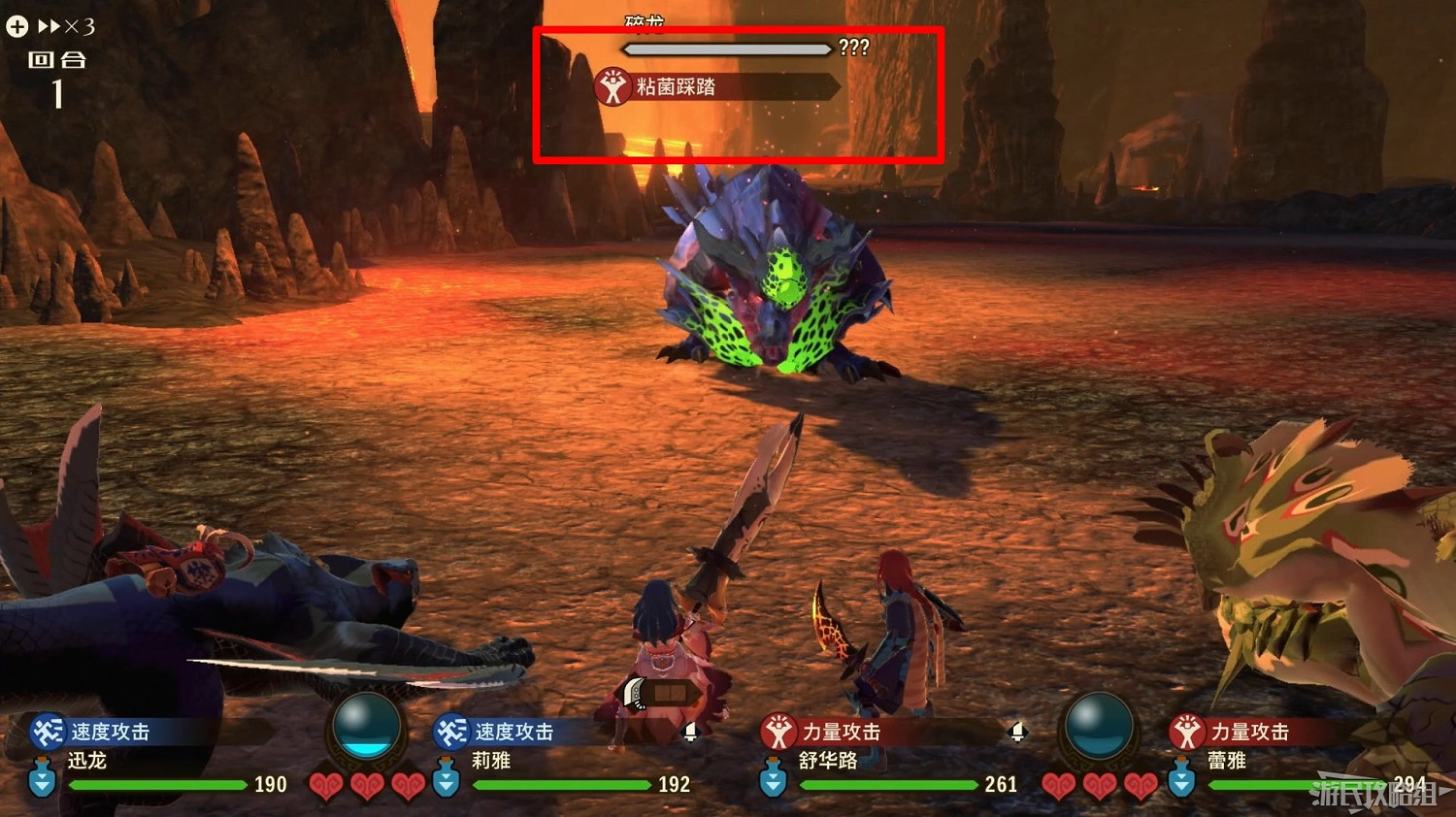Open the 回合 turn counter display
Screen dimensions: 1456x817
pos(58,78)
